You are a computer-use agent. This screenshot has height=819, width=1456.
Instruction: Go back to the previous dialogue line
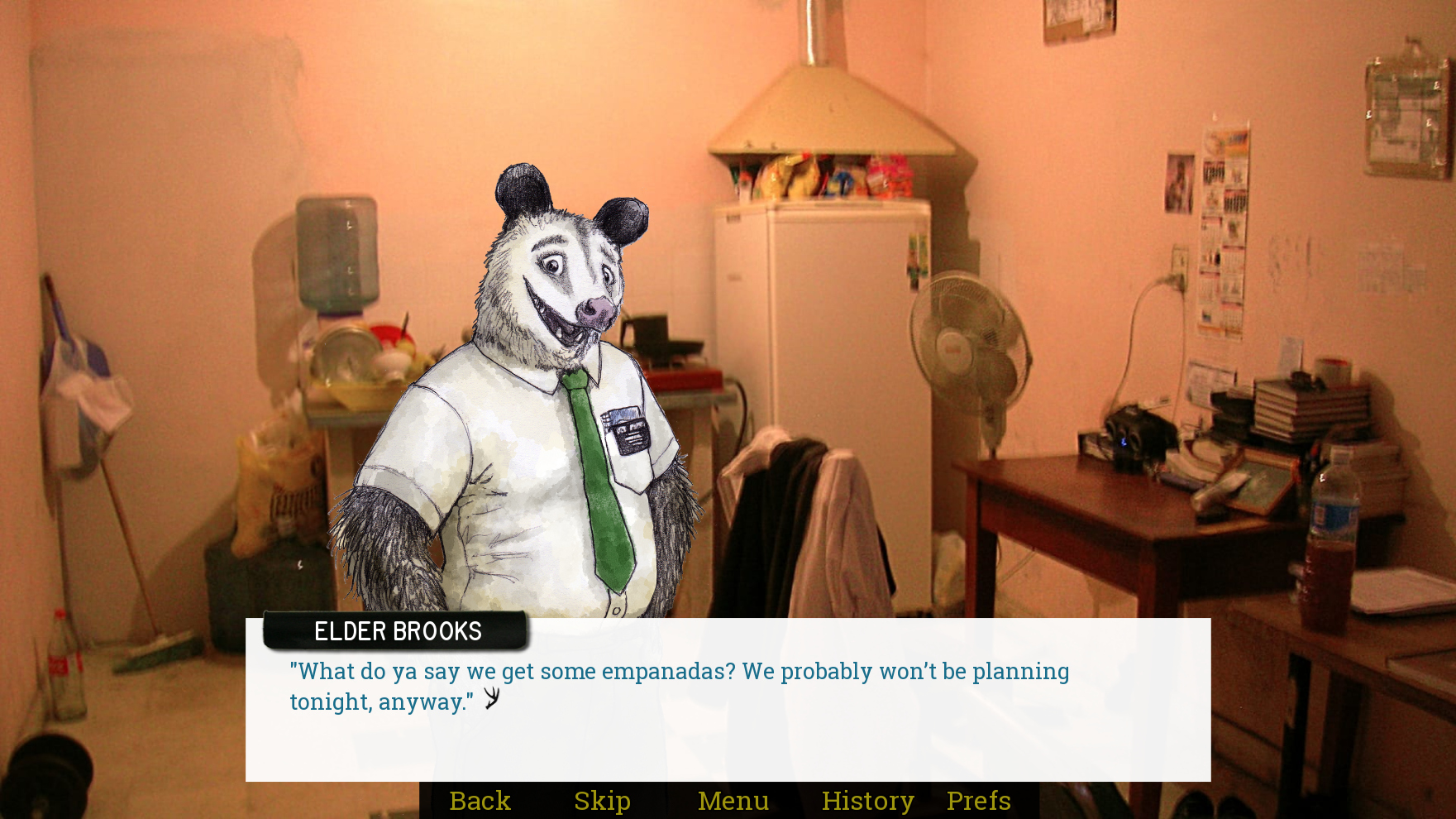pos(480,800)
